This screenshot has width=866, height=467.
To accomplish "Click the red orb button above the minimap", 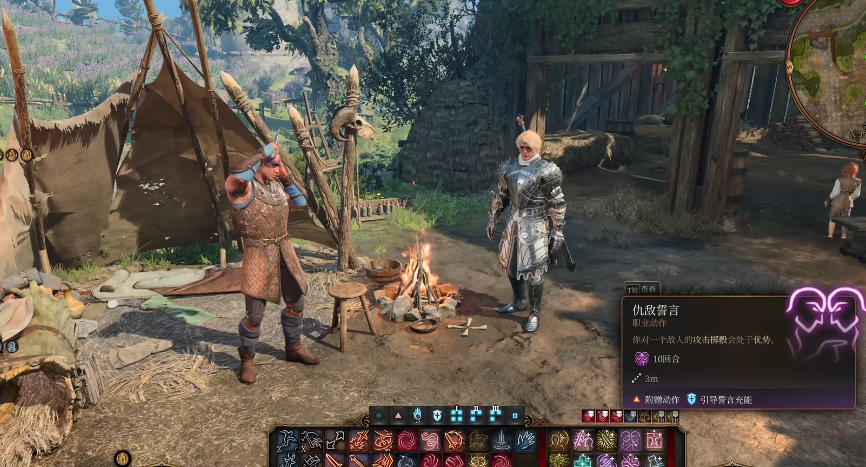I will 791,2.
